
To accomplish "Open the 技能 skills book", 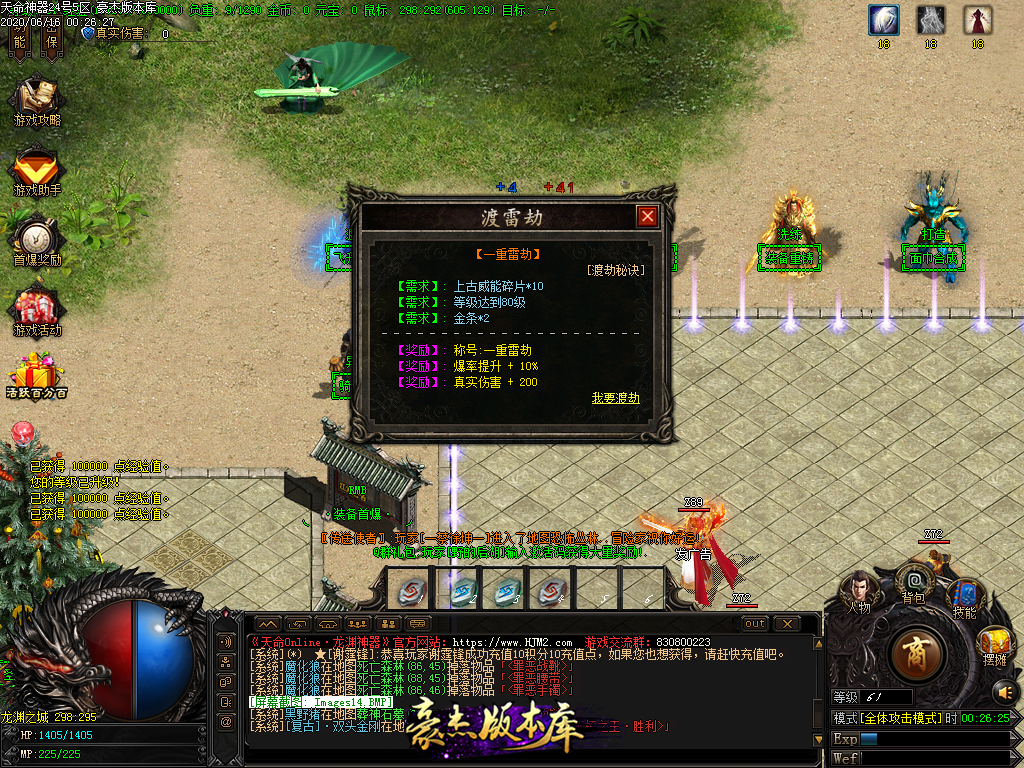I will point(964,597).
